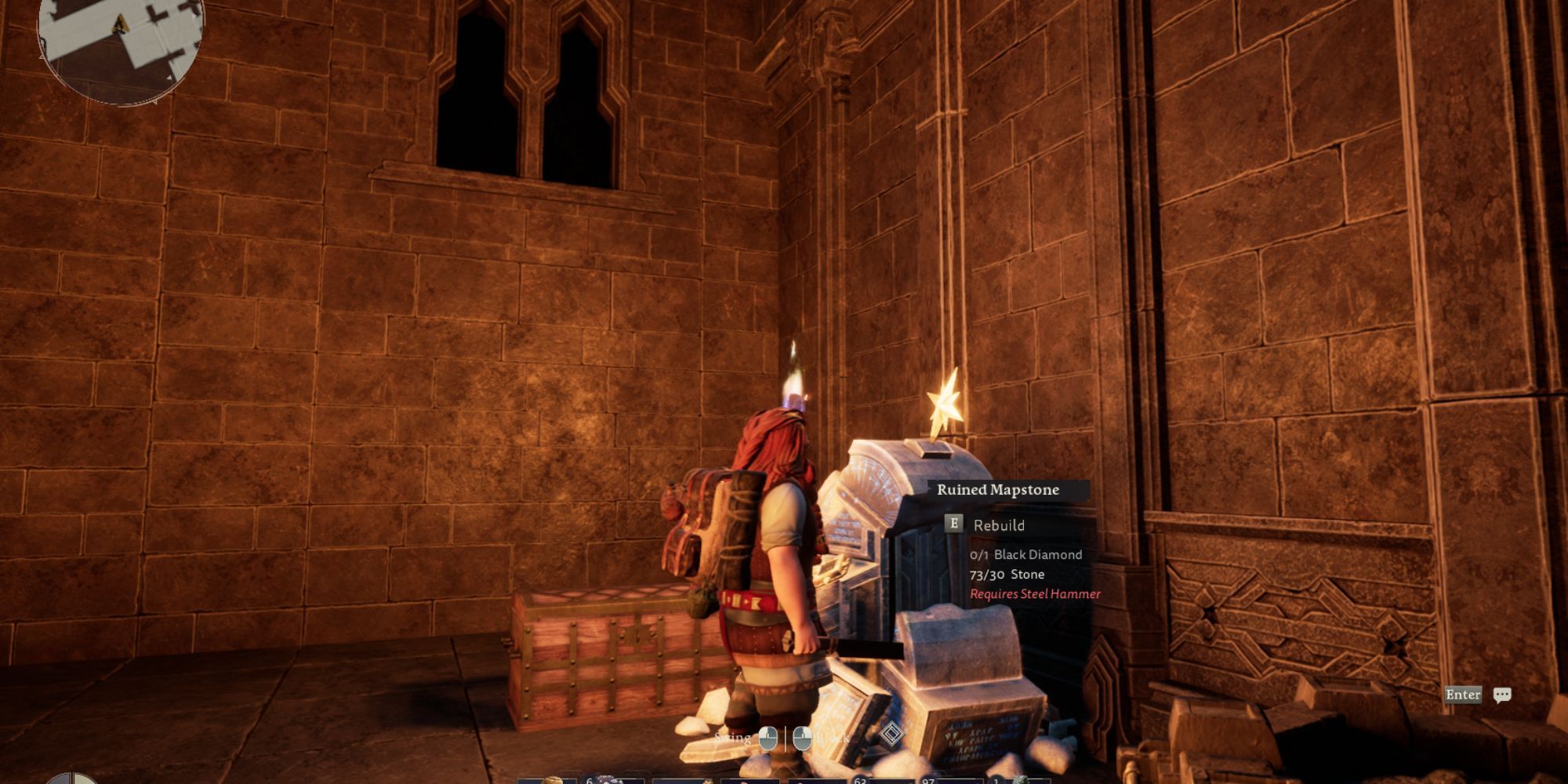Open chat via the speech bubble icon
Image resolution: width=1568 pixels, height=784 pixels.
tap(1502, 695)
